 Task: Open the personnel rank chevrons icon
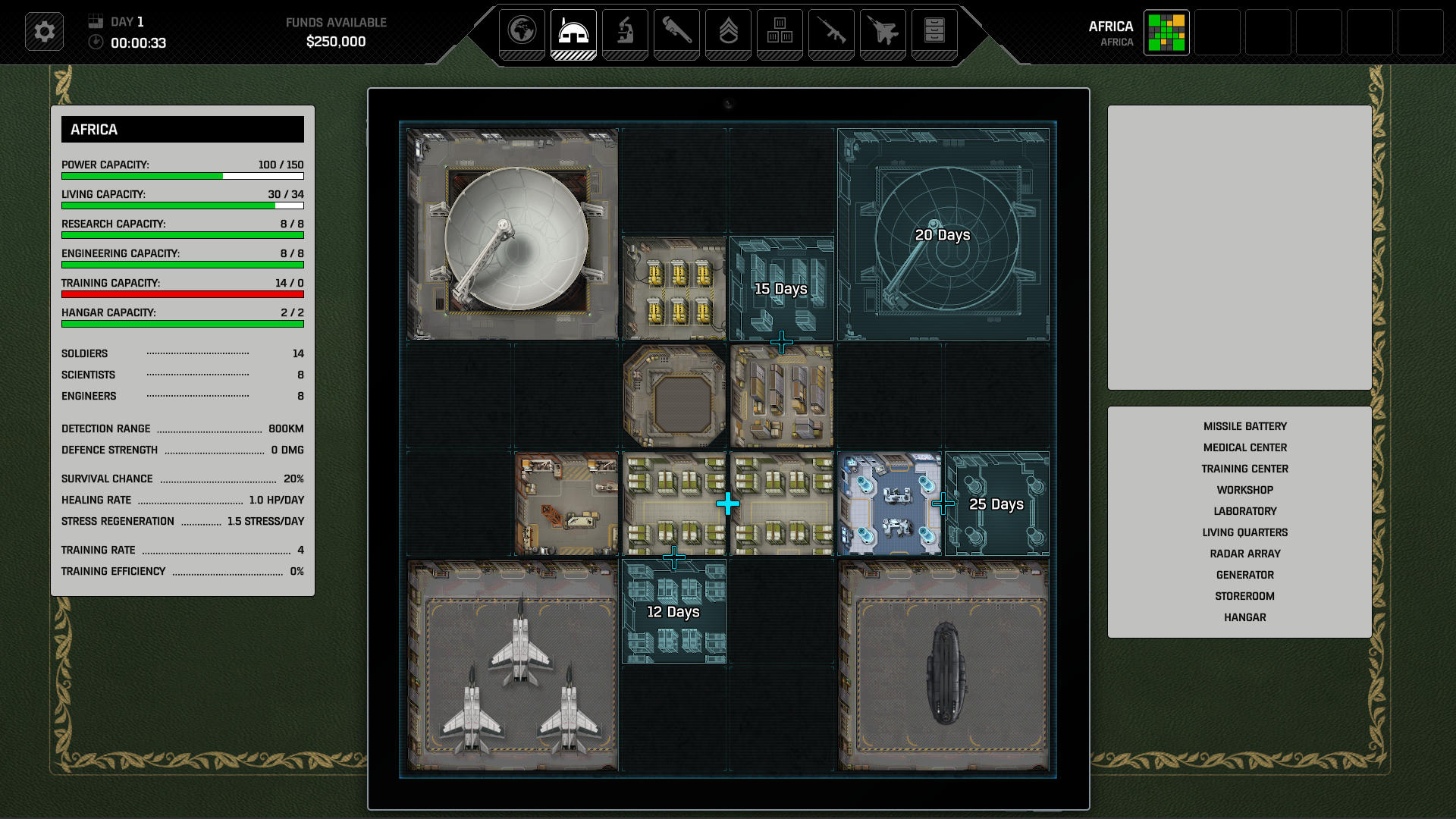[727, 33]
